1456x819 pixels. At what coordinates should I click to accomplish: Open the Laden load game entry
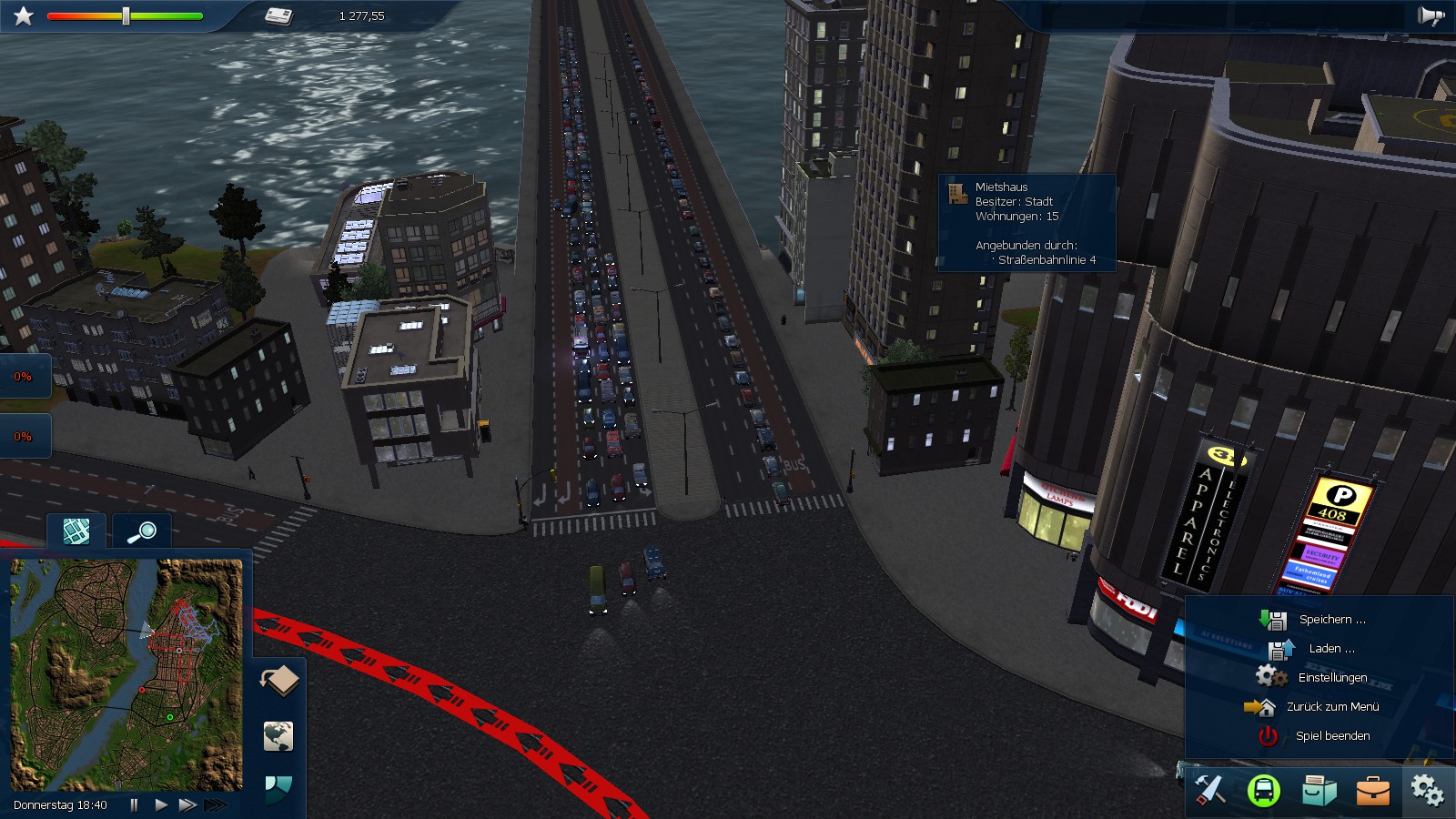pos(1330,649)
